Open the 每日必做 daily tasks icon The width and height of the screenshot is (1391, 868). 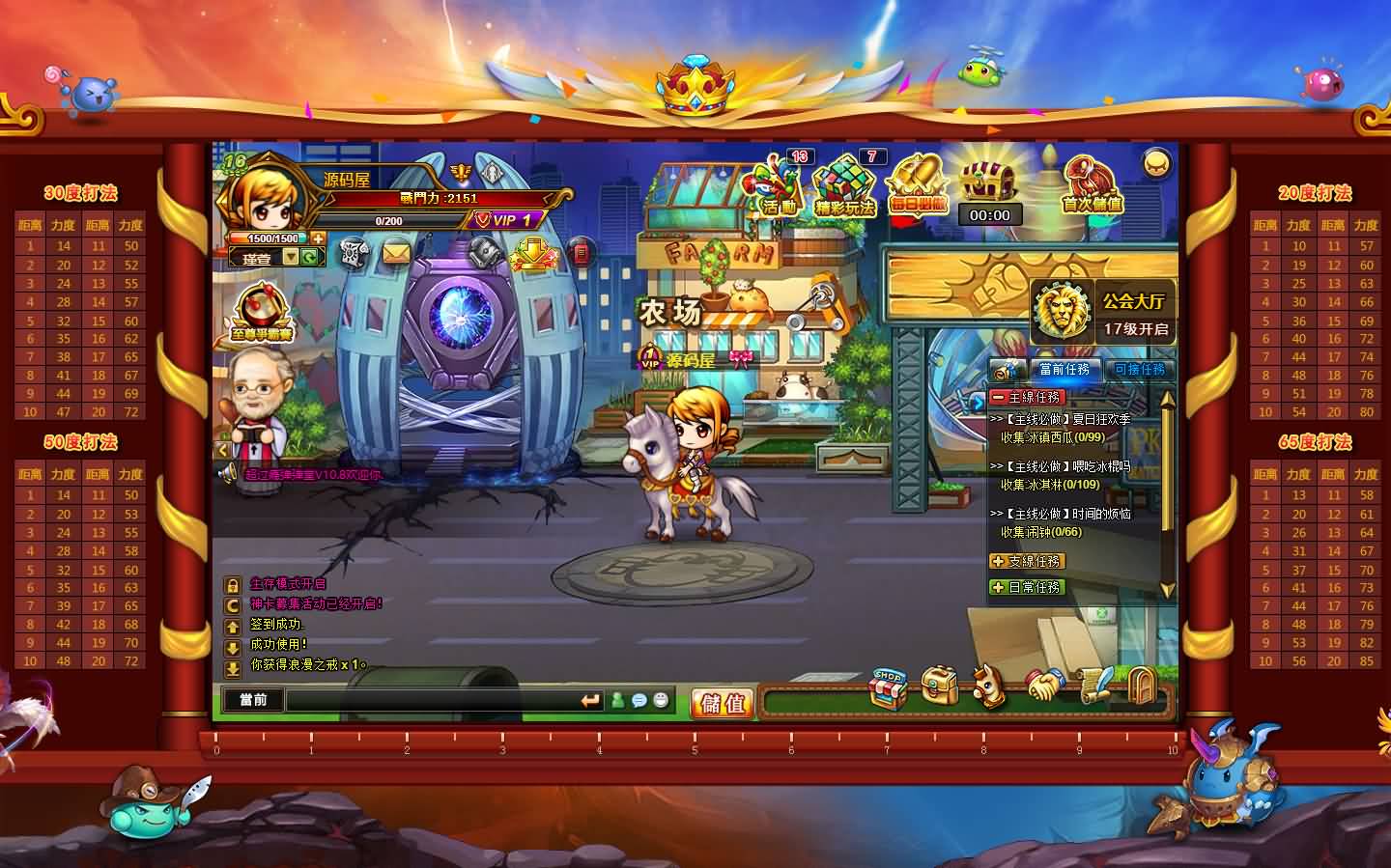click(916, 186)
